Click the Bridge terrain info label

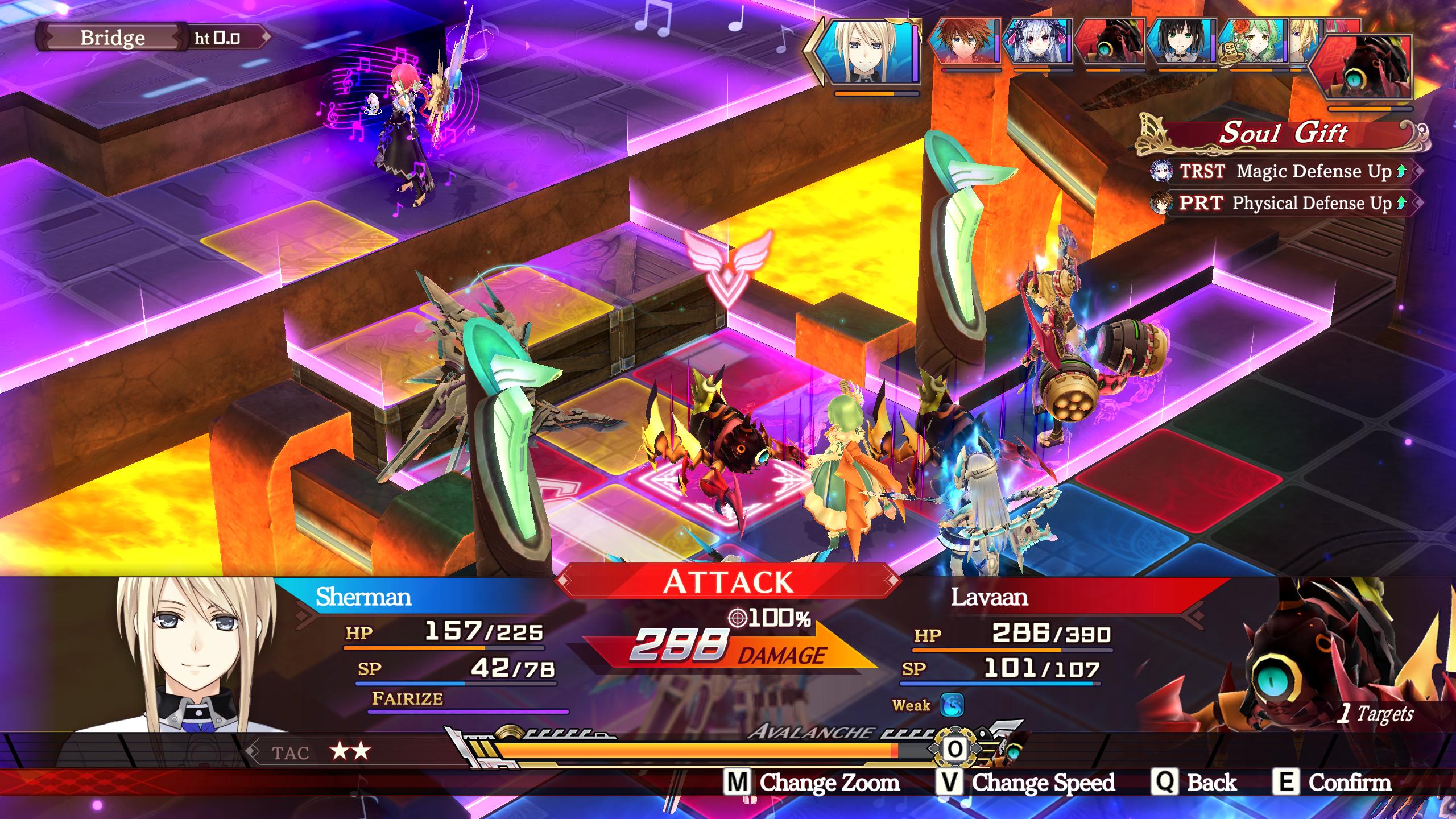point(113,38)
